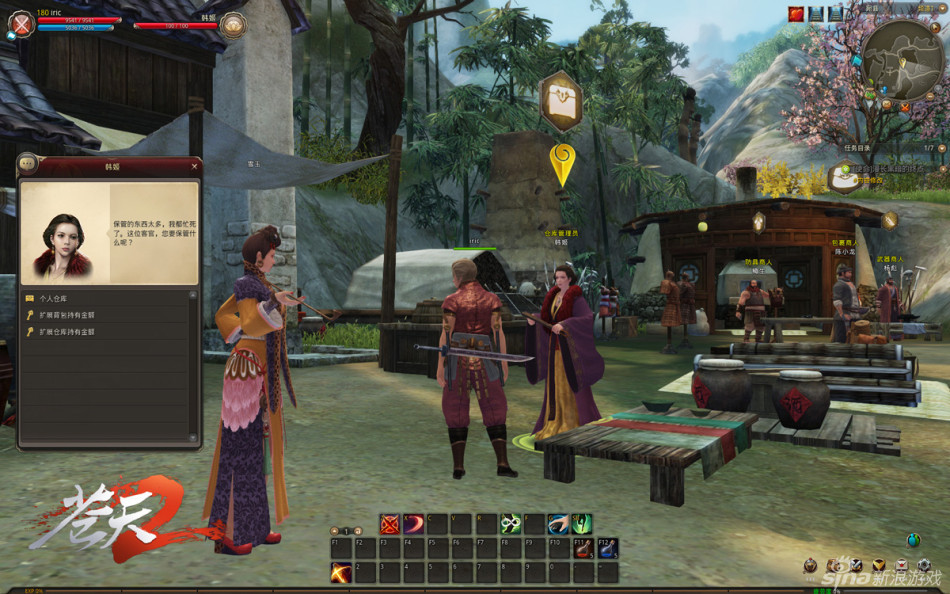Choose 扩展背包持有金额 dialogue option
The width and height of the screenshot is (950, 594).
(67, 315)
